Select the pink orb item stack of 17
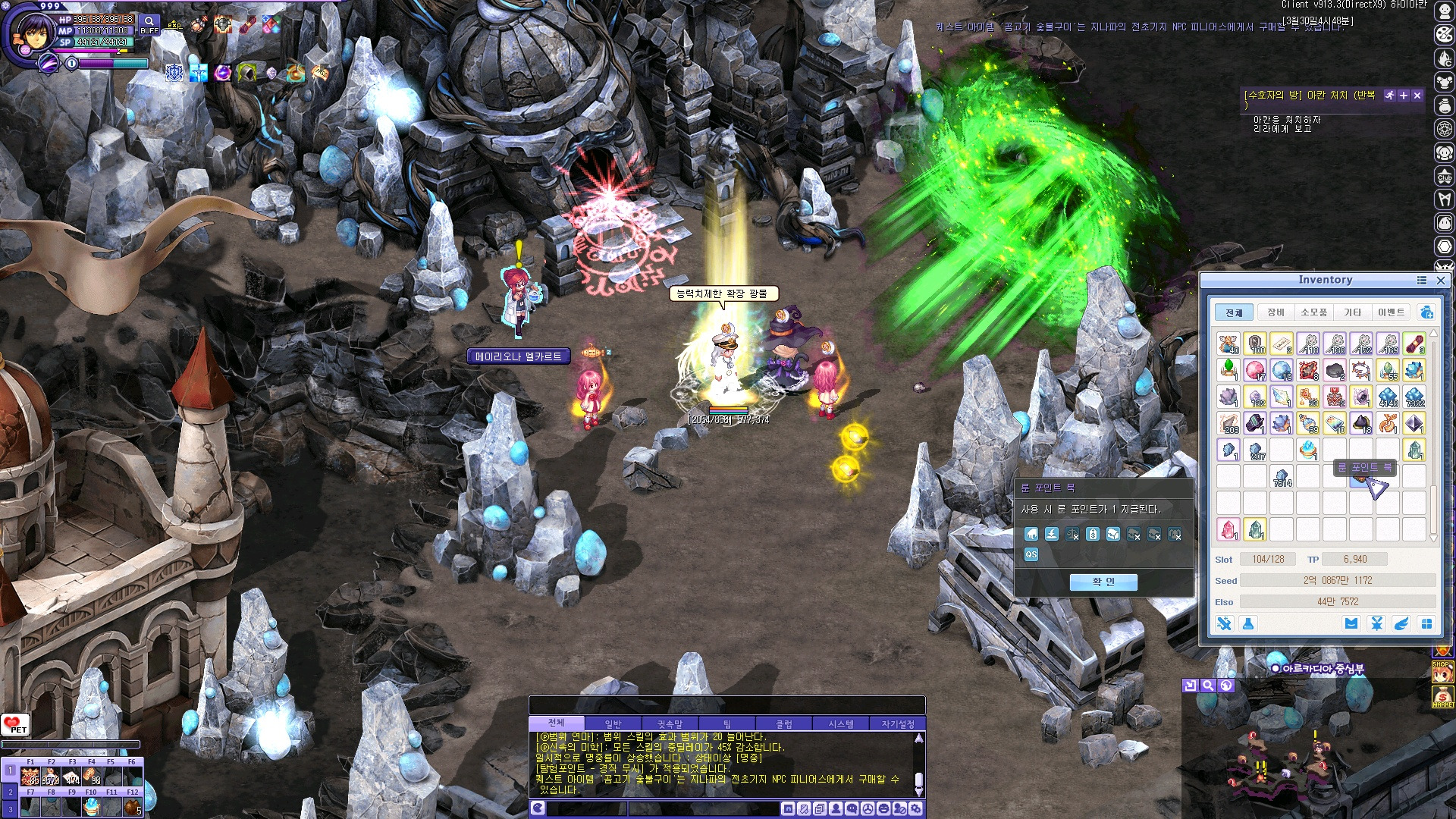 (x=1255, y=370)
